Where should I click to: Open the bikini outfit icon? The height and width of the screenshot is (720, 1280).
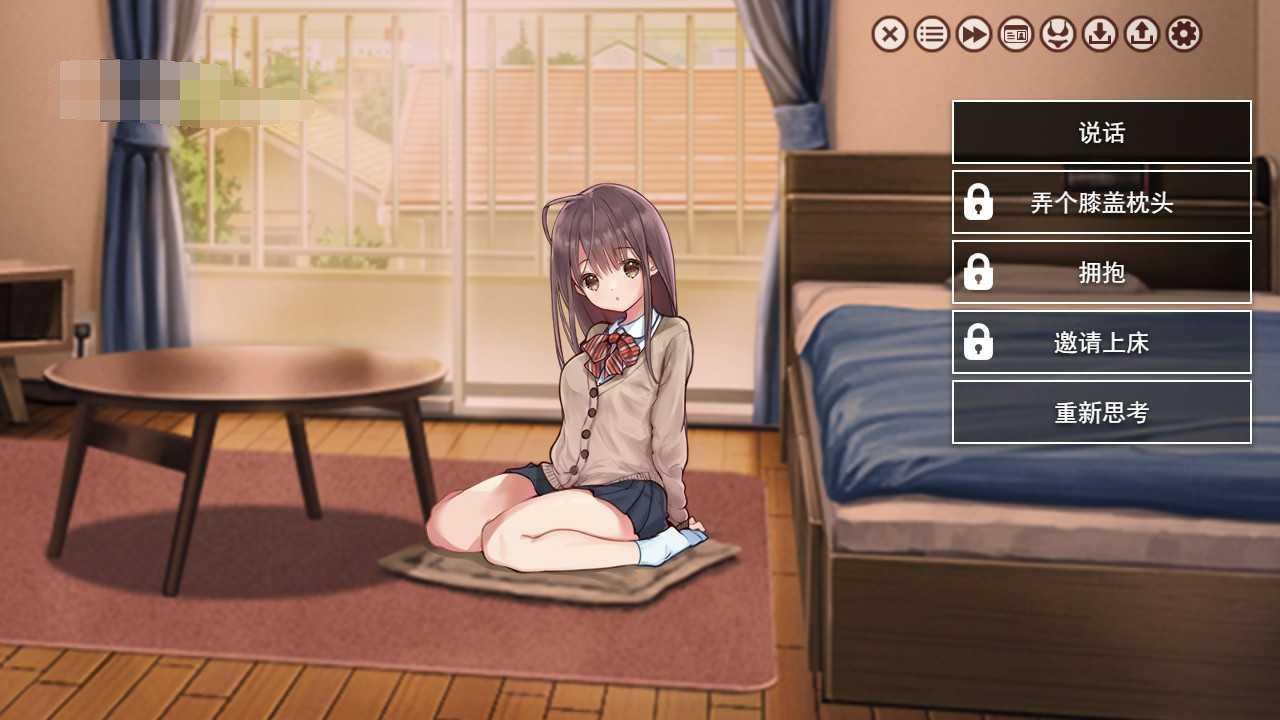pos(1057,35)
